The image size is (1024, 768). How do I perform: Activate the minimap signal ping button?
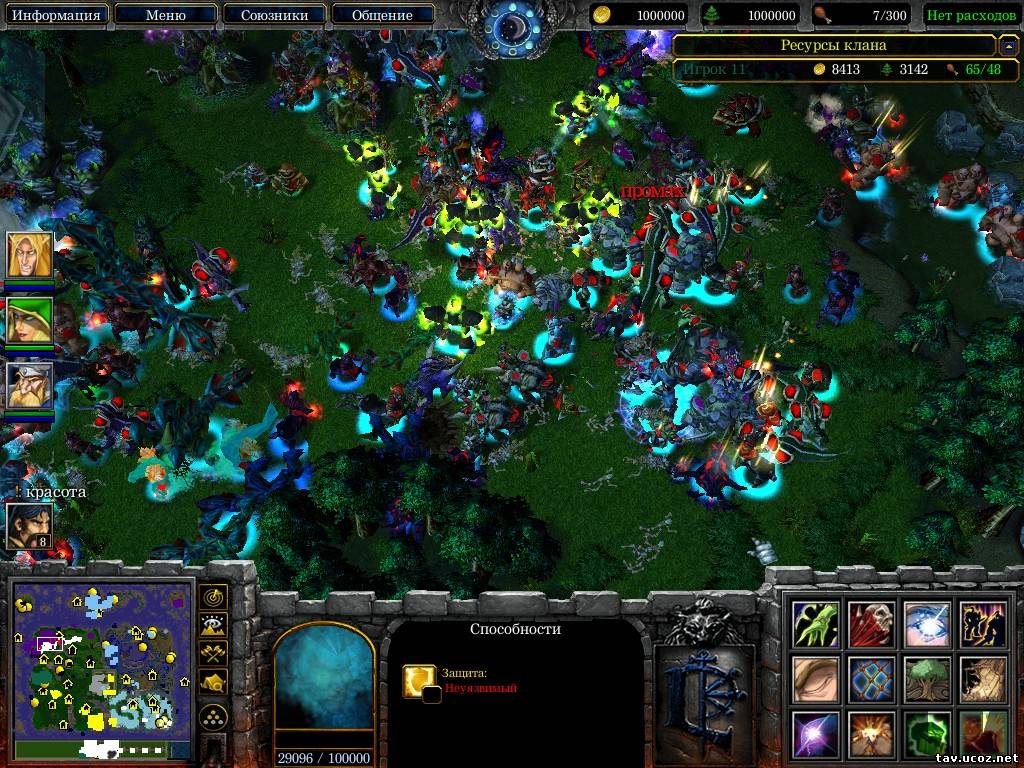coord(213,597)
